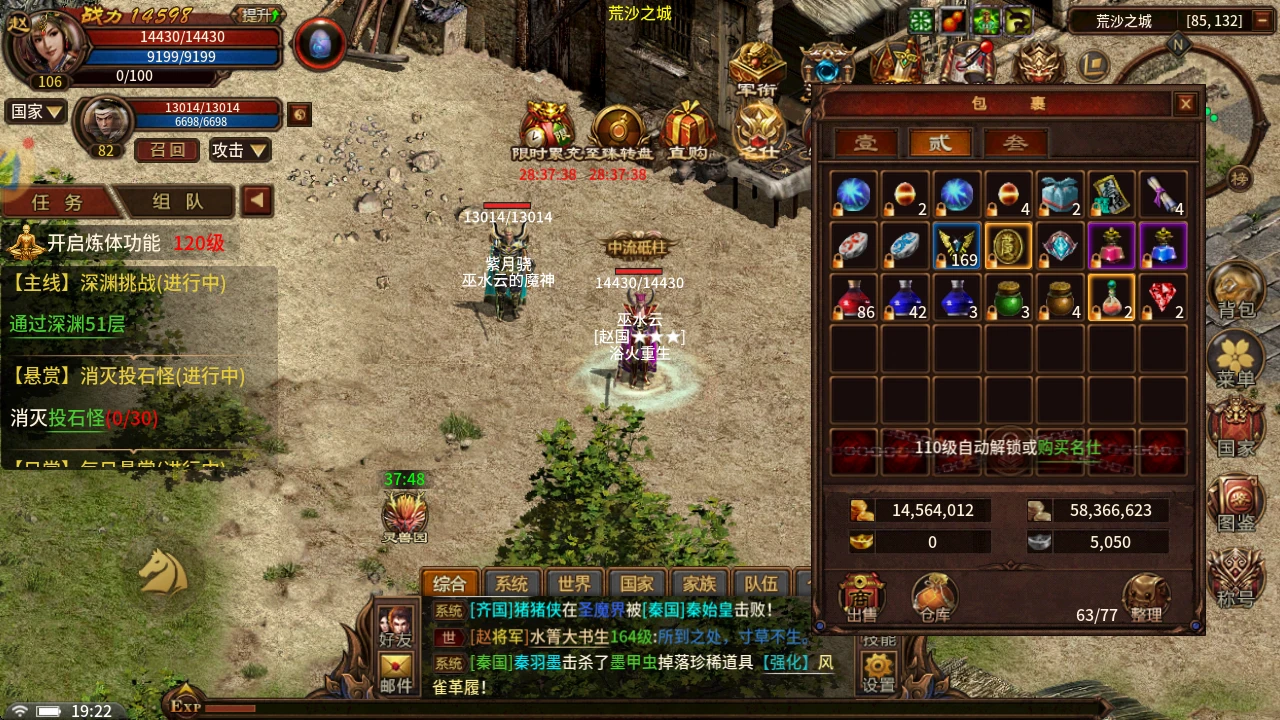
Task: Select the blue potion stack of 42
Action: click(905, 297)
